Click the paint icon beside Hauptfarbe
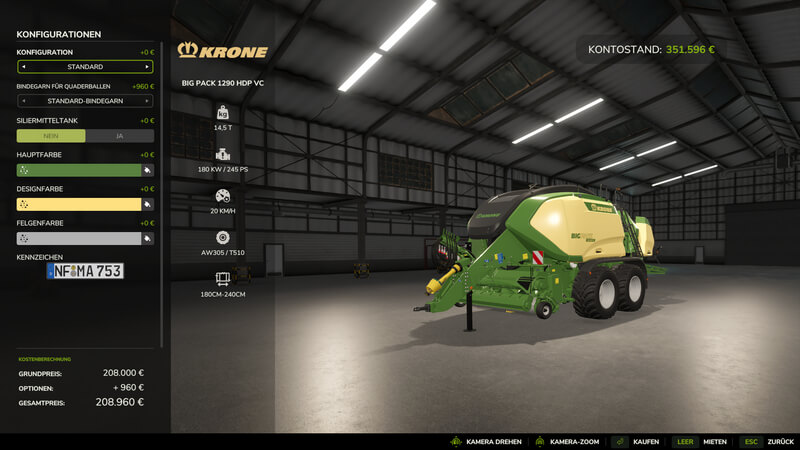This screenshot has height=450, width=800. tap(148, 170)
